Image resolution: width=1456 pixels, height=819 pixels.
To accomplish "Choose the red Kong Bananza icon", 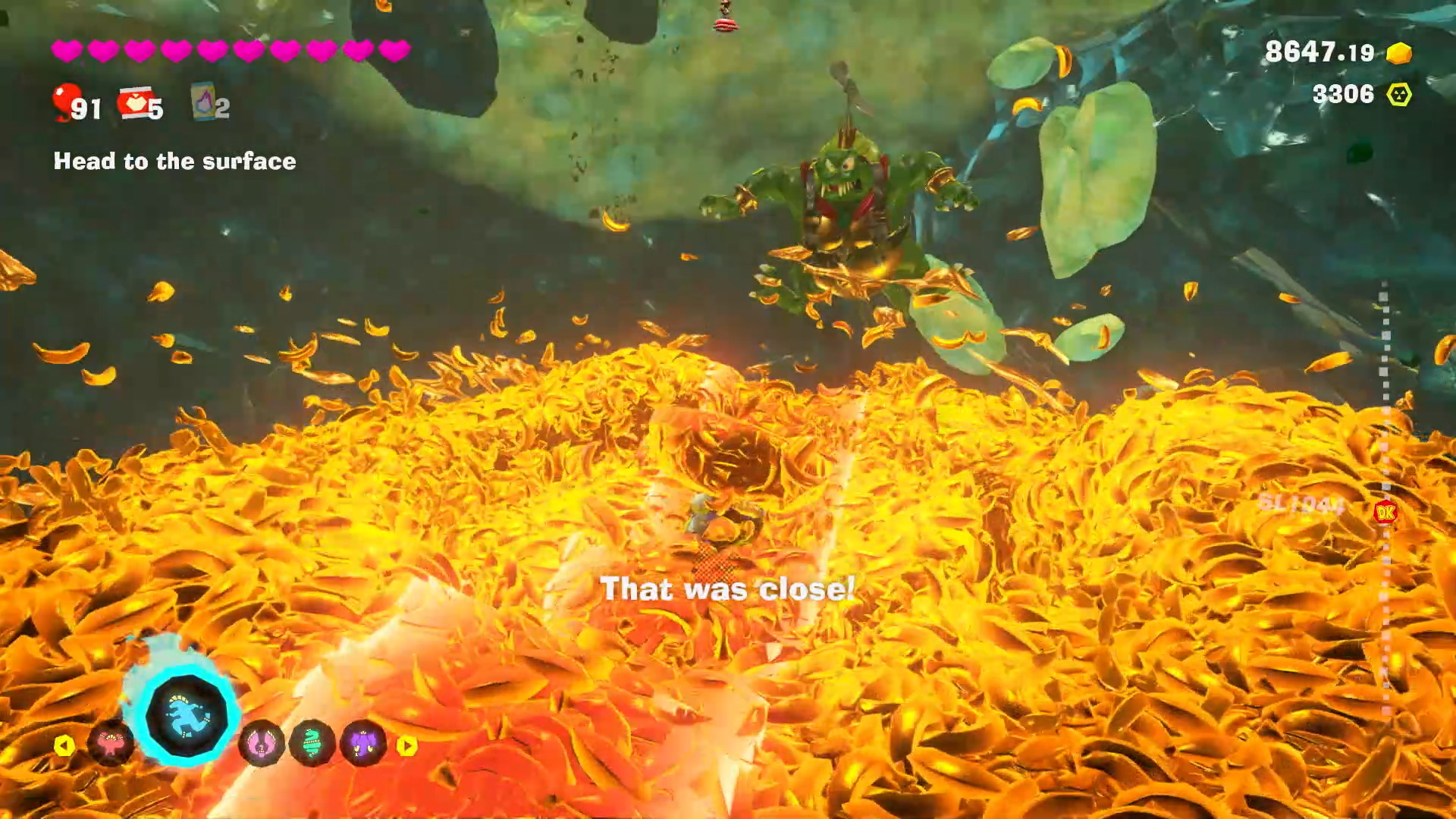I will coord(111,745).
